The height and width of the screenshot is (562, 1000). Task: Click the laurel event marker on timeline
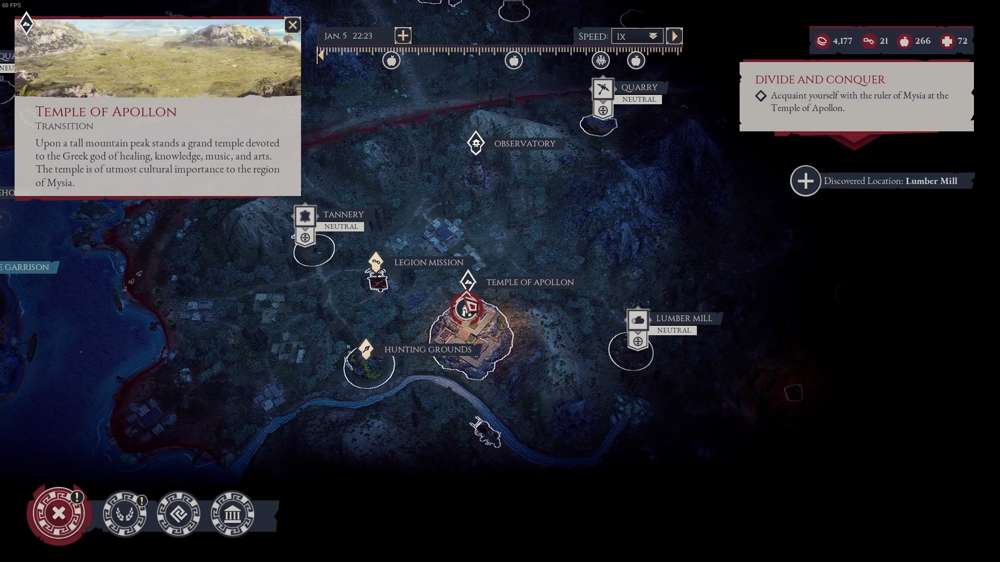coord(600,61)
